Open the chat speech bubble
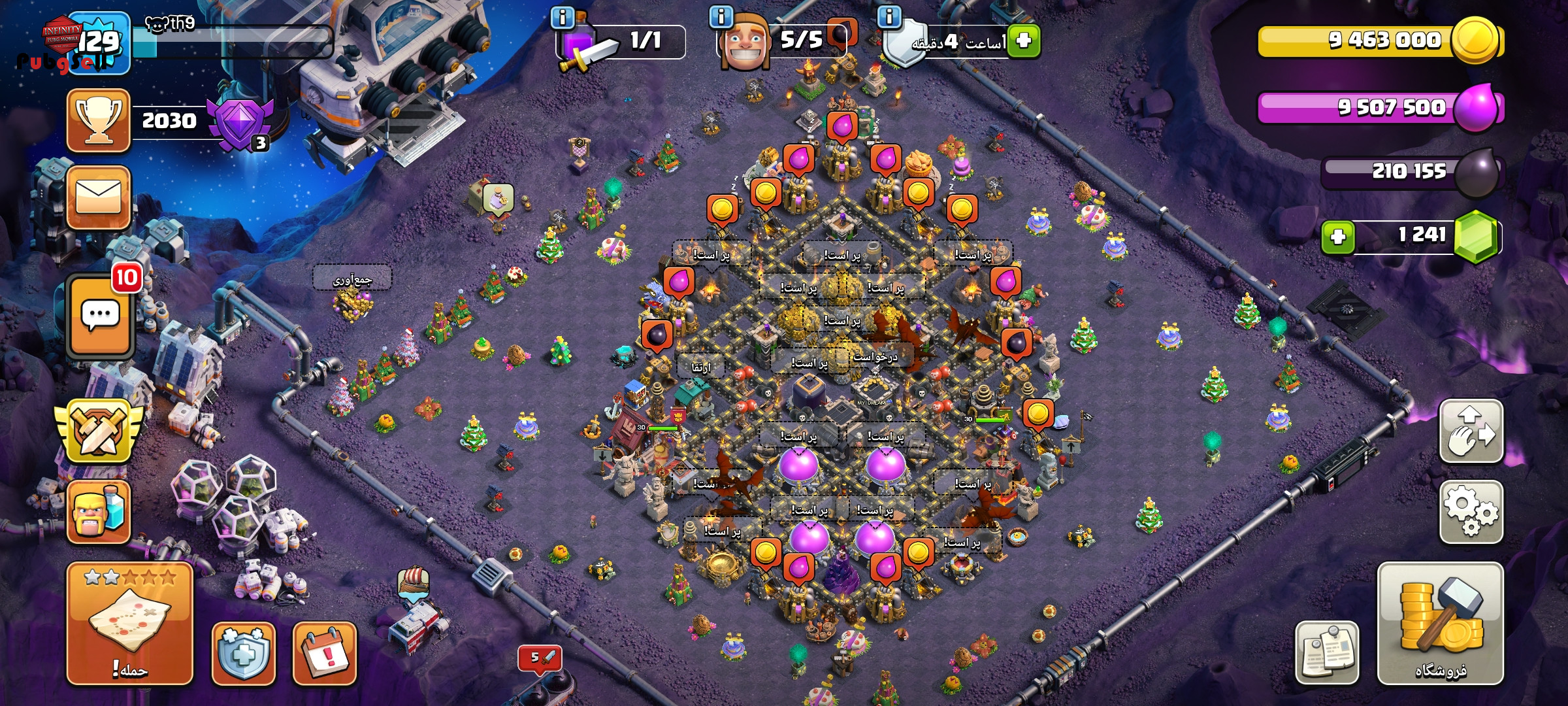Screen dimensions: 1568x706 tap(99, 316)
